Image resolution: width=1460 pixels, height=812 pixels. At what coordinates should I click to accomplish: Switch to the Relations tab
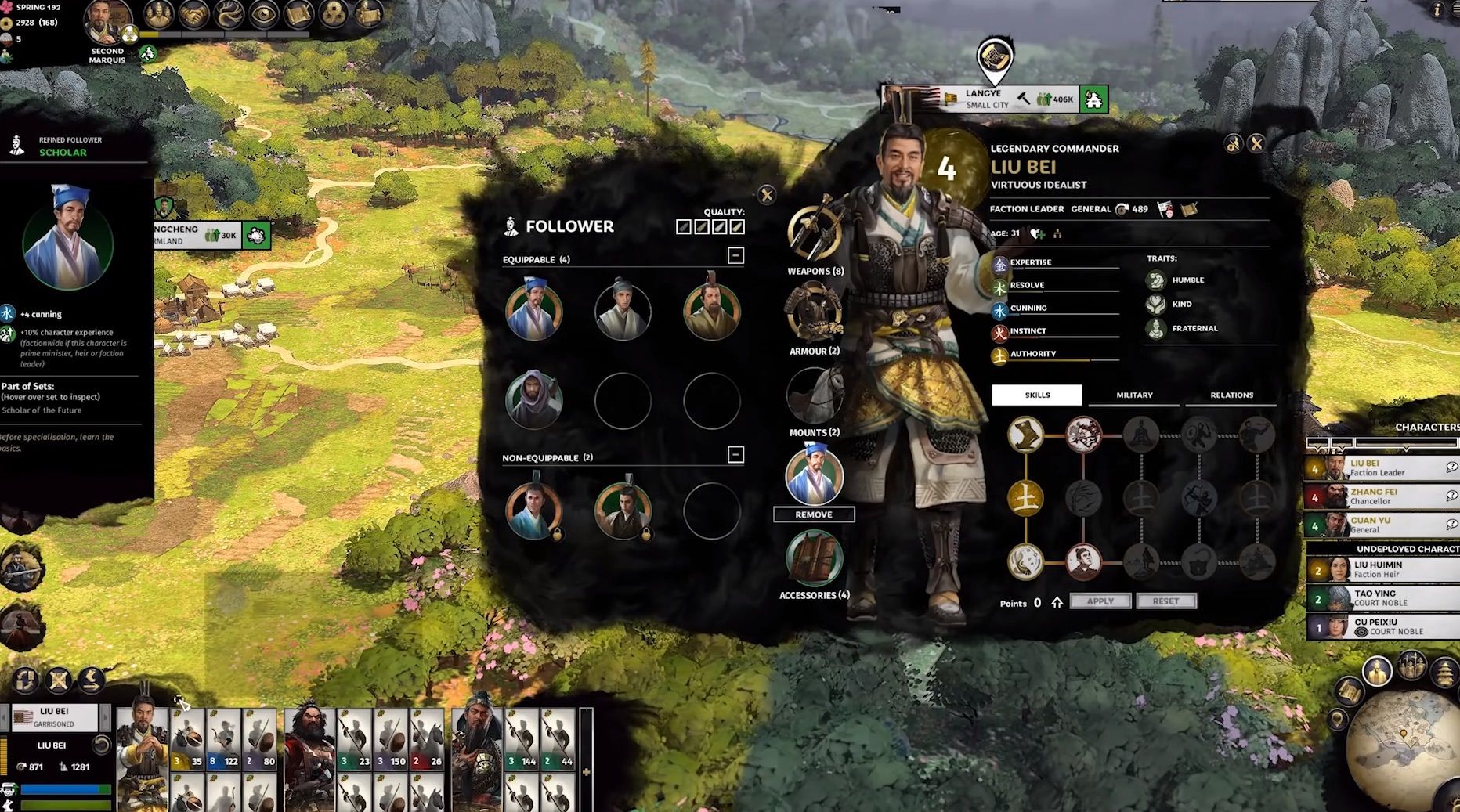pos(1231,395)
